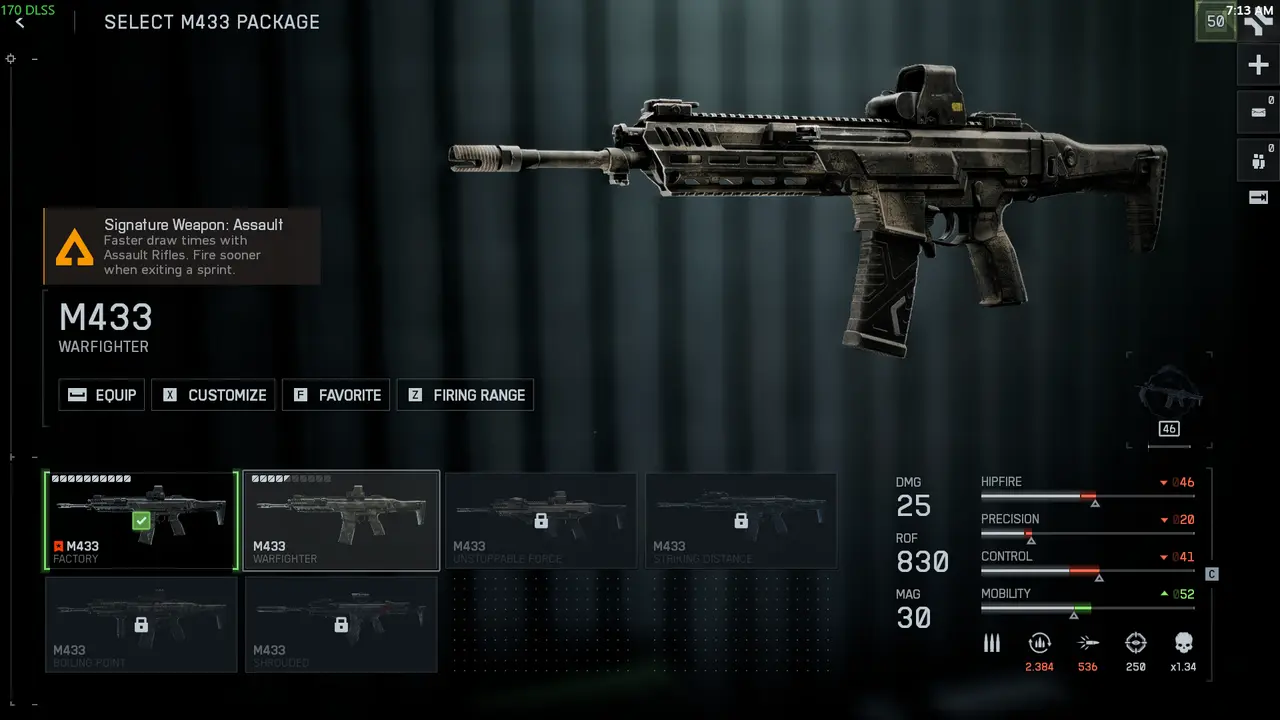Image resolution: width=1280 pixels, height=720 pixels.
Task: Select the locked Boiling Point package
Action: tap(141, 624)
